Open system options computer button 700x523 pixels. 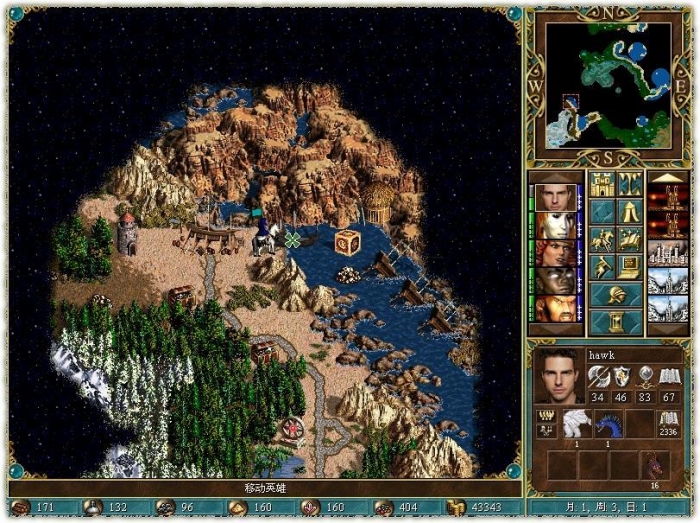tap(630, 267)
